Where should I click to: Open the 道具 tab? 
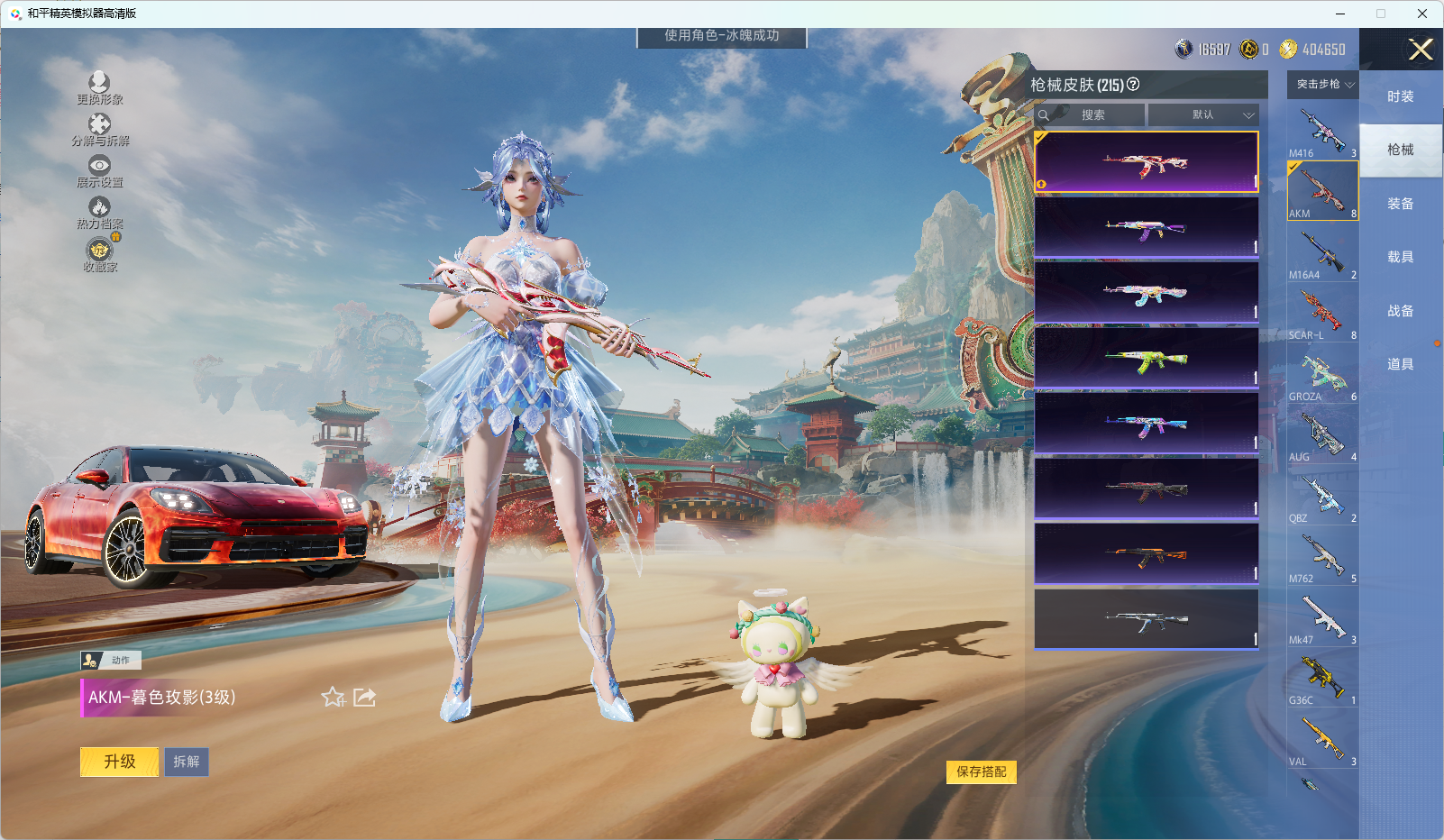pos(1400,364)
